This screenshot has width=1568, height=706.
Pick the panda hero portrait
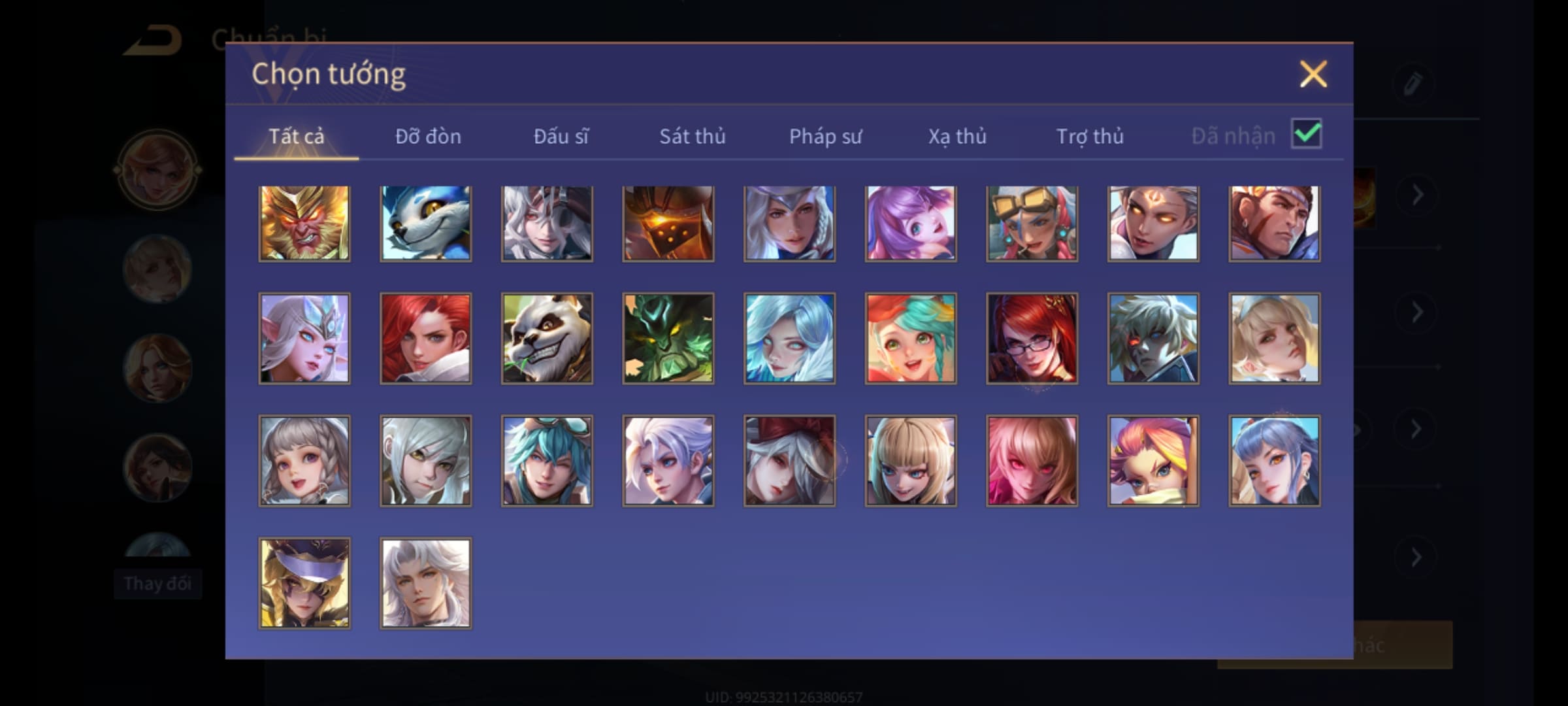tap(547, 338)
